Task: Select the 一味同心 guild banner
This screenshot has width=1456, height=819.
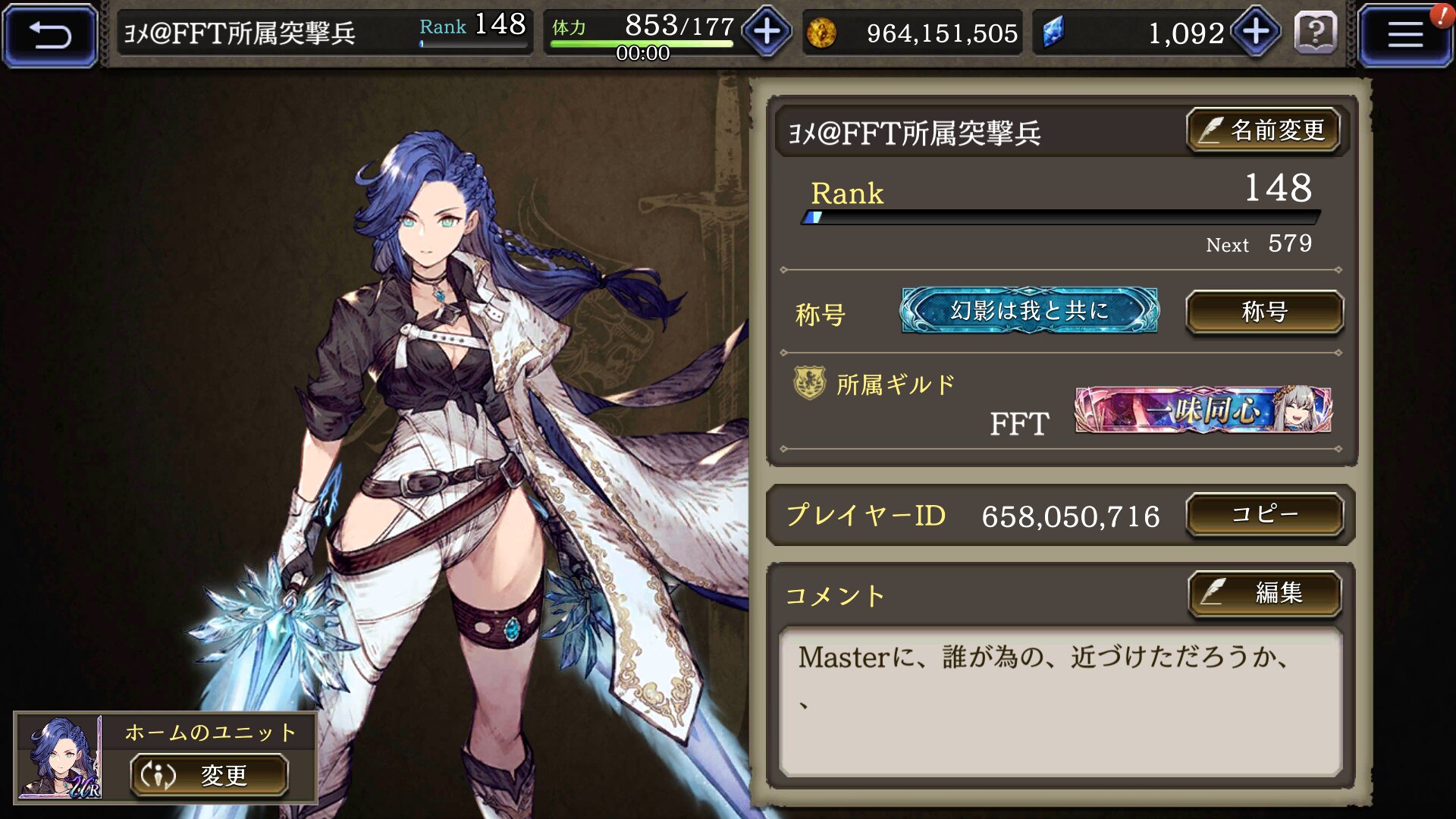Action: 1203,410
